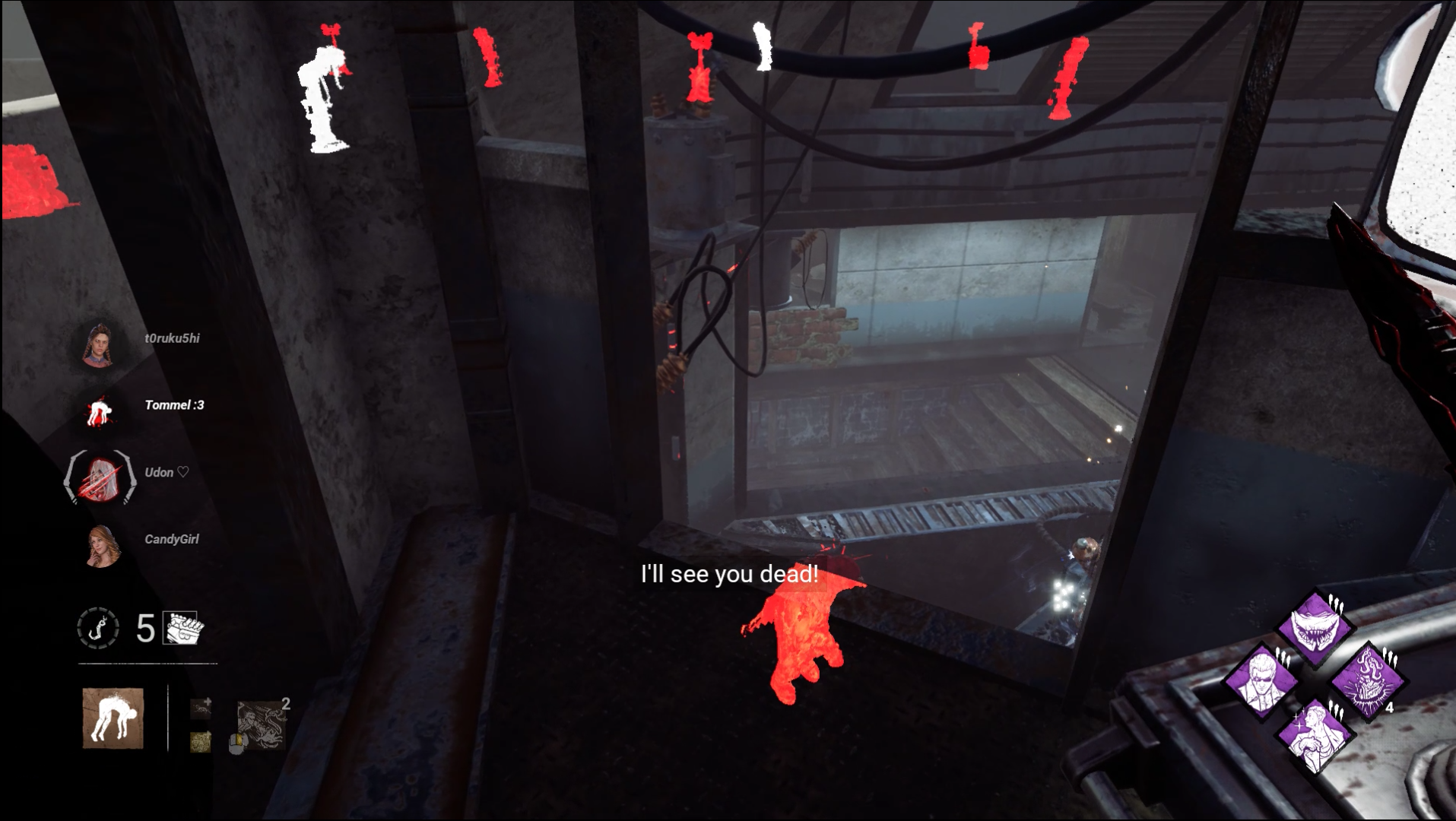The image size is (1456, 821).
Task: Click the 'I'll see you dead!' subtitle text
Action: pyautogui.click(x=728, y=575)
